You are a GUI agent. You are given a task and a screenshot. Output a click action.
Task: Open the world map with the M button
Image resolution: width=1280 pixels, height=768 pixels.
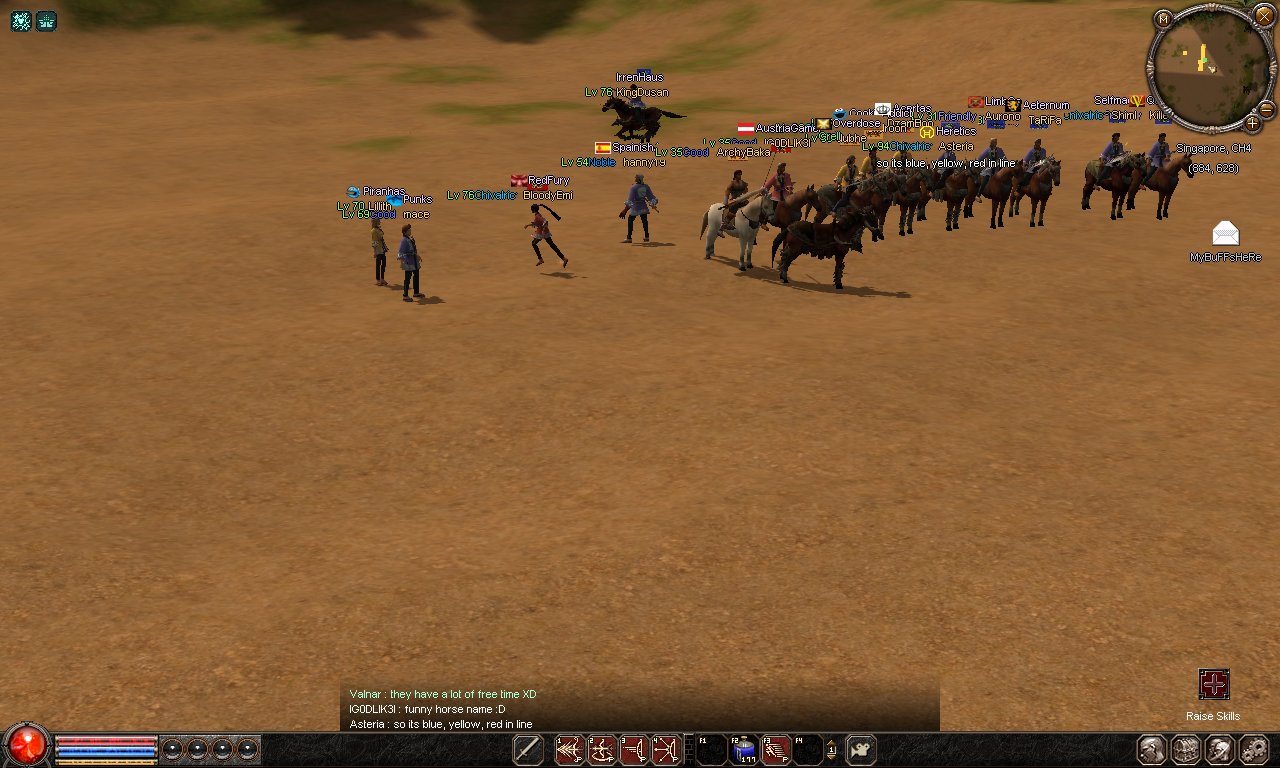pos(1162,18)
